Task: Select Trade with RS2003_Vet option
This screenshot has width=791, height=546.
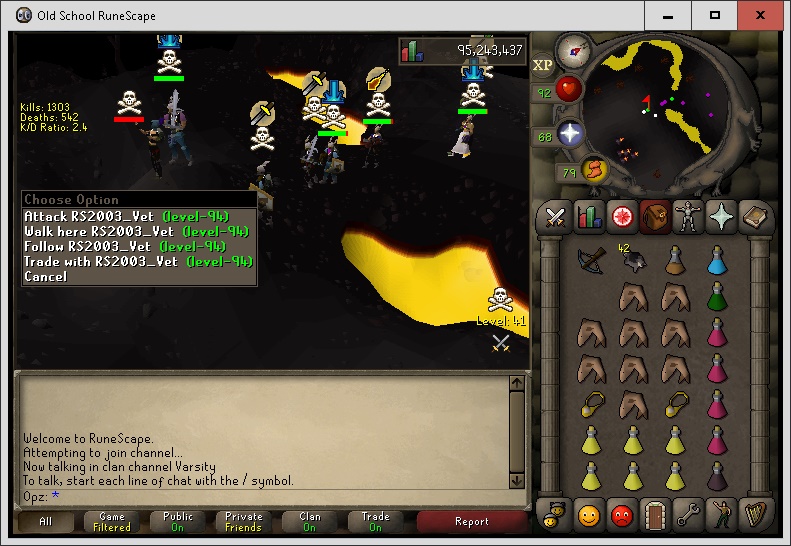Action: [x=99, y=261]
